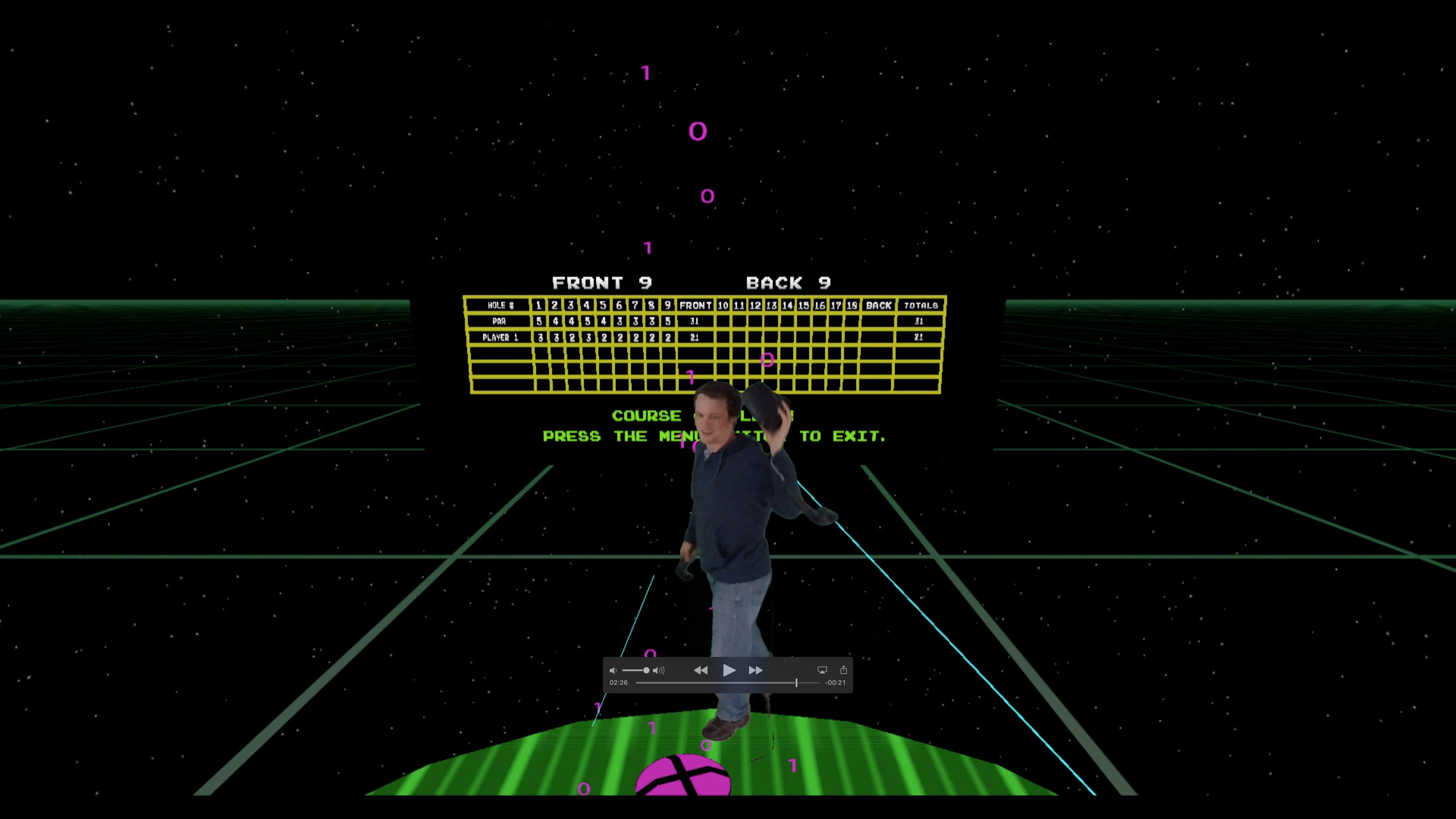Fast-forward the video playback

point(755,671)
